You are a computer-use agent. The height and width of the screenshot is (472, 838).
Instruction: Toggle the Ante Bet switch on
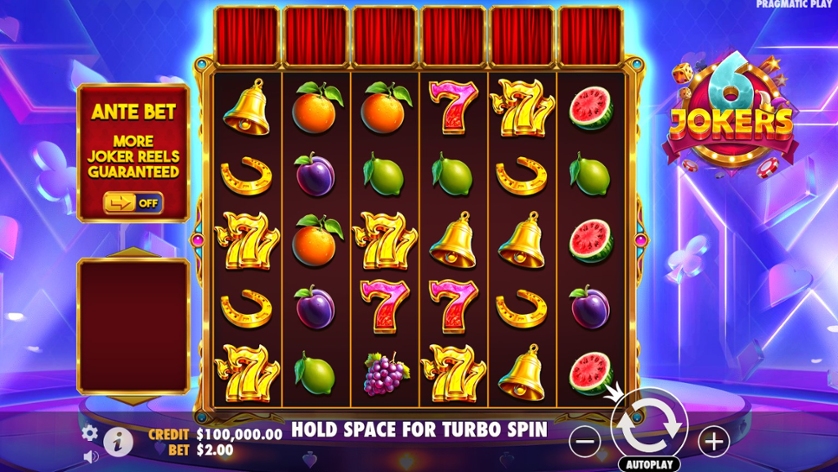coord(132,202)
